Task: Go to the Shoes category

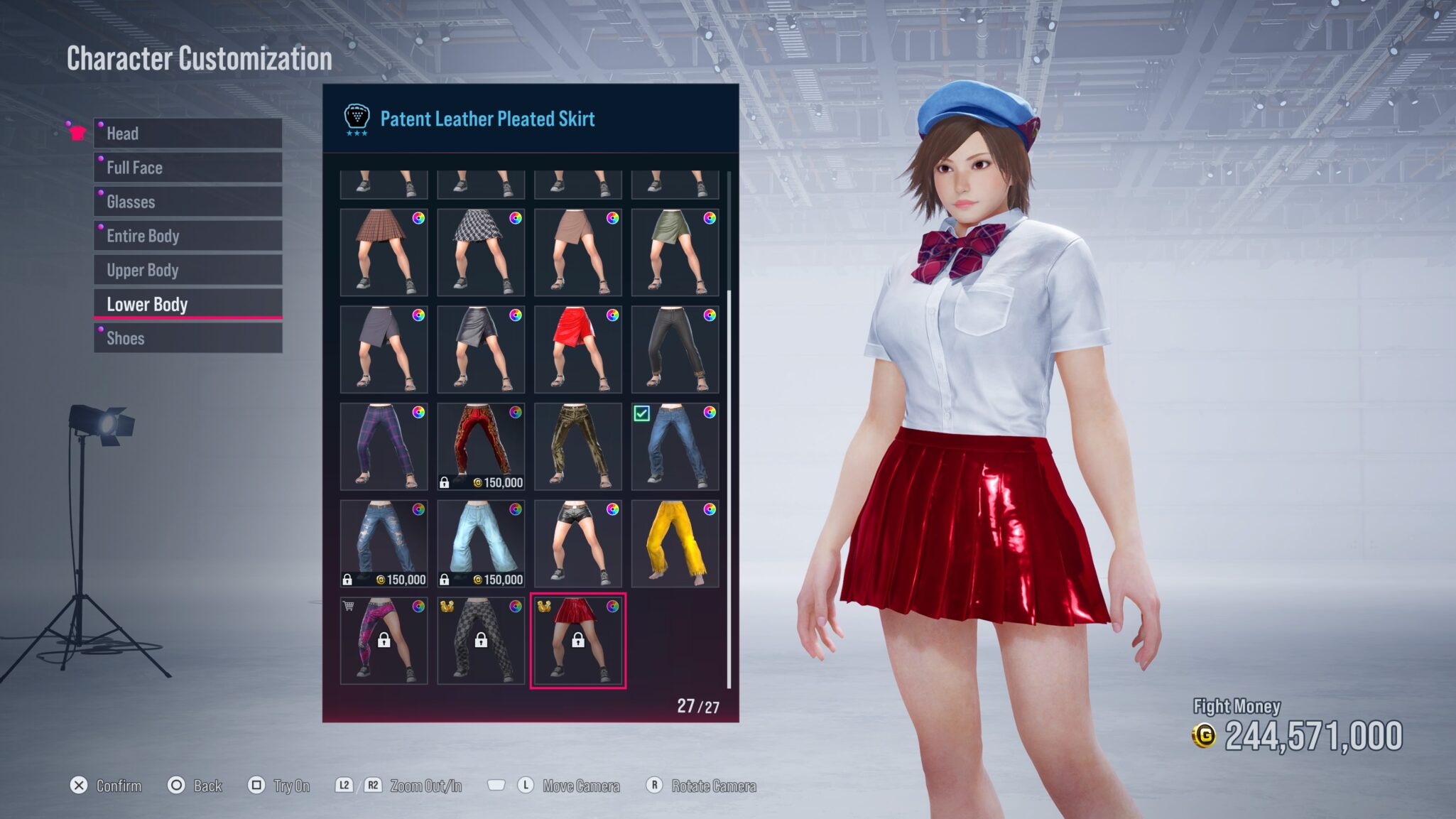Action: [x=188, y=338]
